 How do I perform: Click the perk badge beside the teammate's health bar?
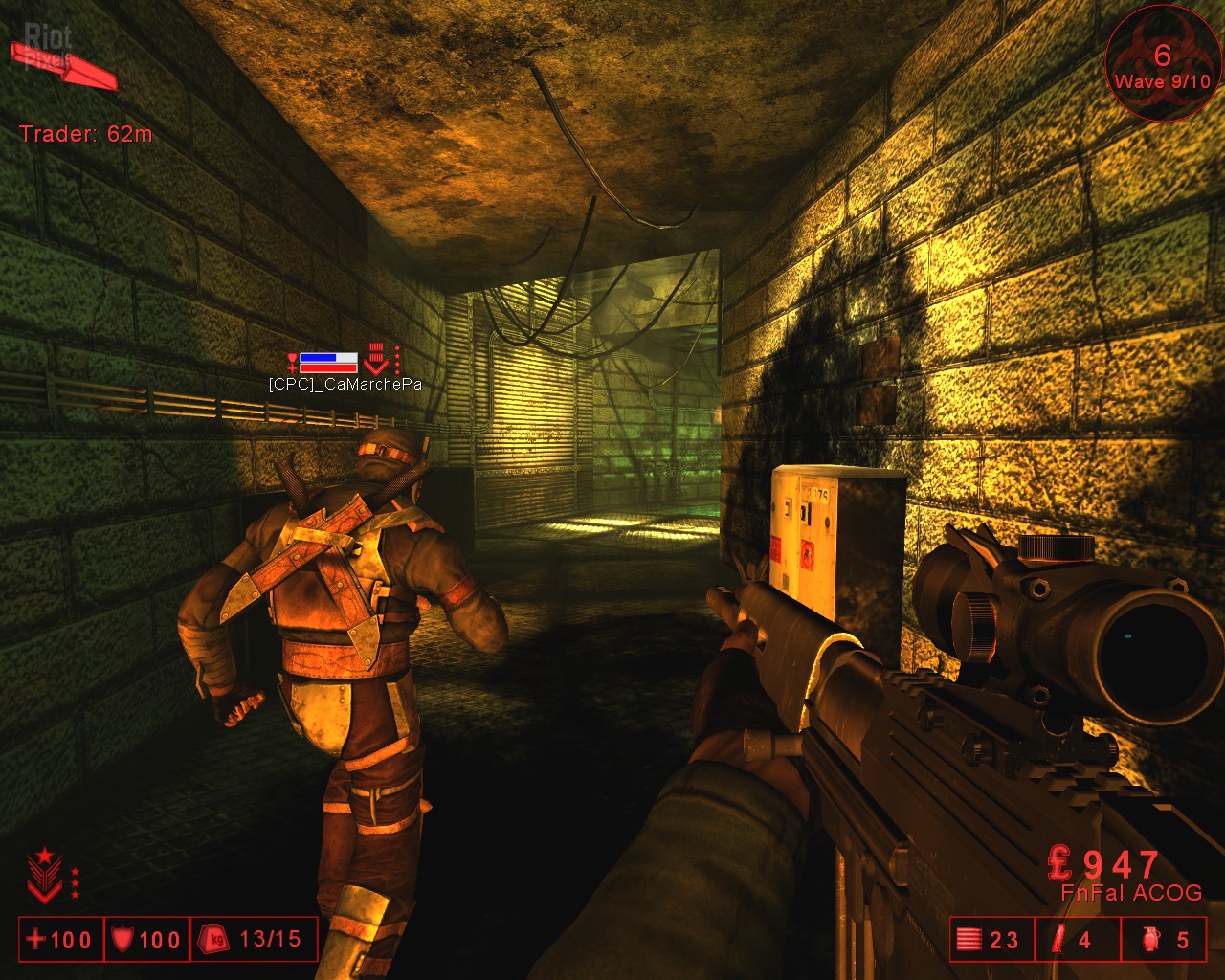pyautogui.click(x=377, y=360)
